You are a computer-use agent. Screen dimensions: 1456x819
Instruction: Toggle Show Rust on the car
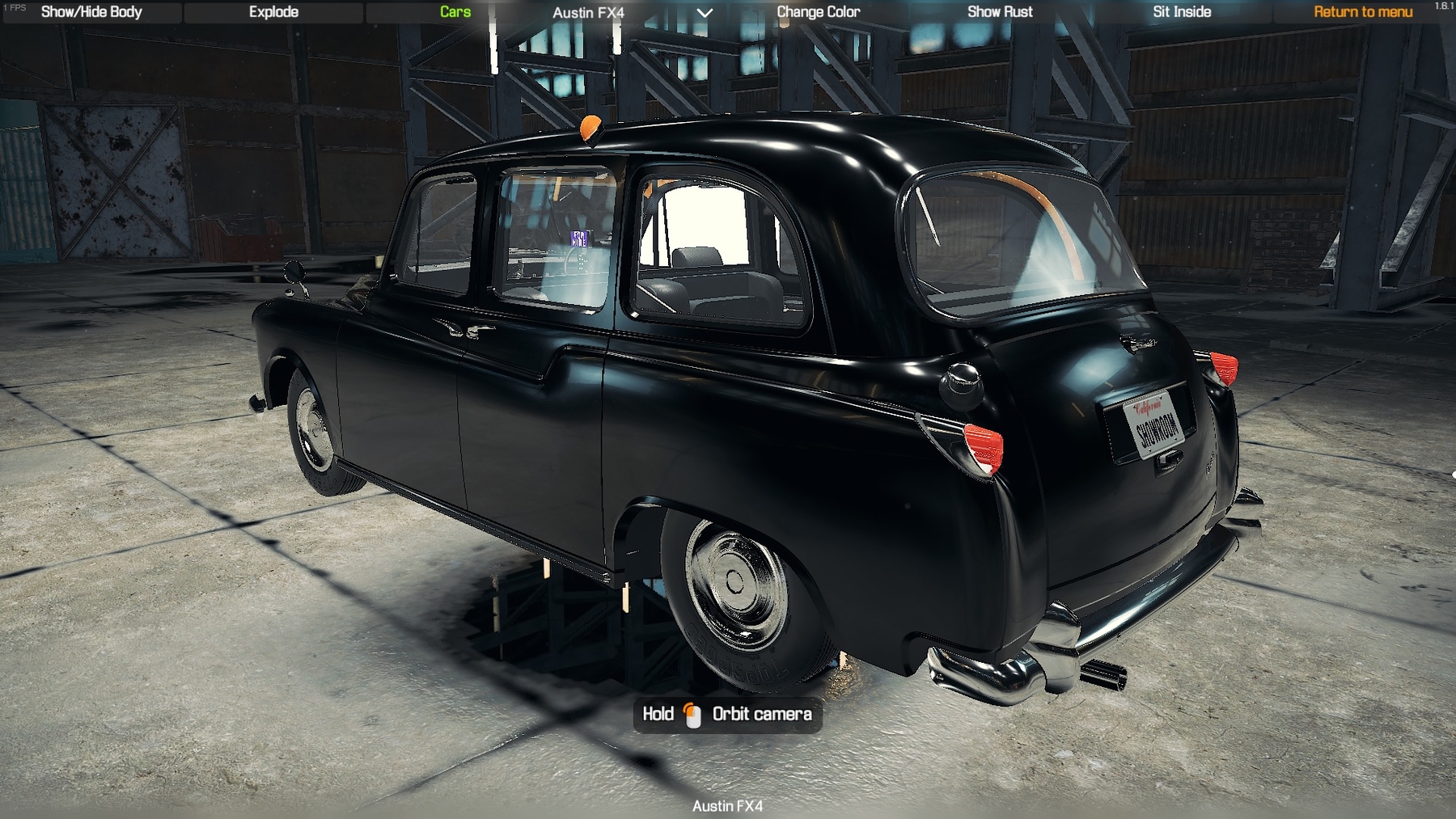pos(1000,12)
